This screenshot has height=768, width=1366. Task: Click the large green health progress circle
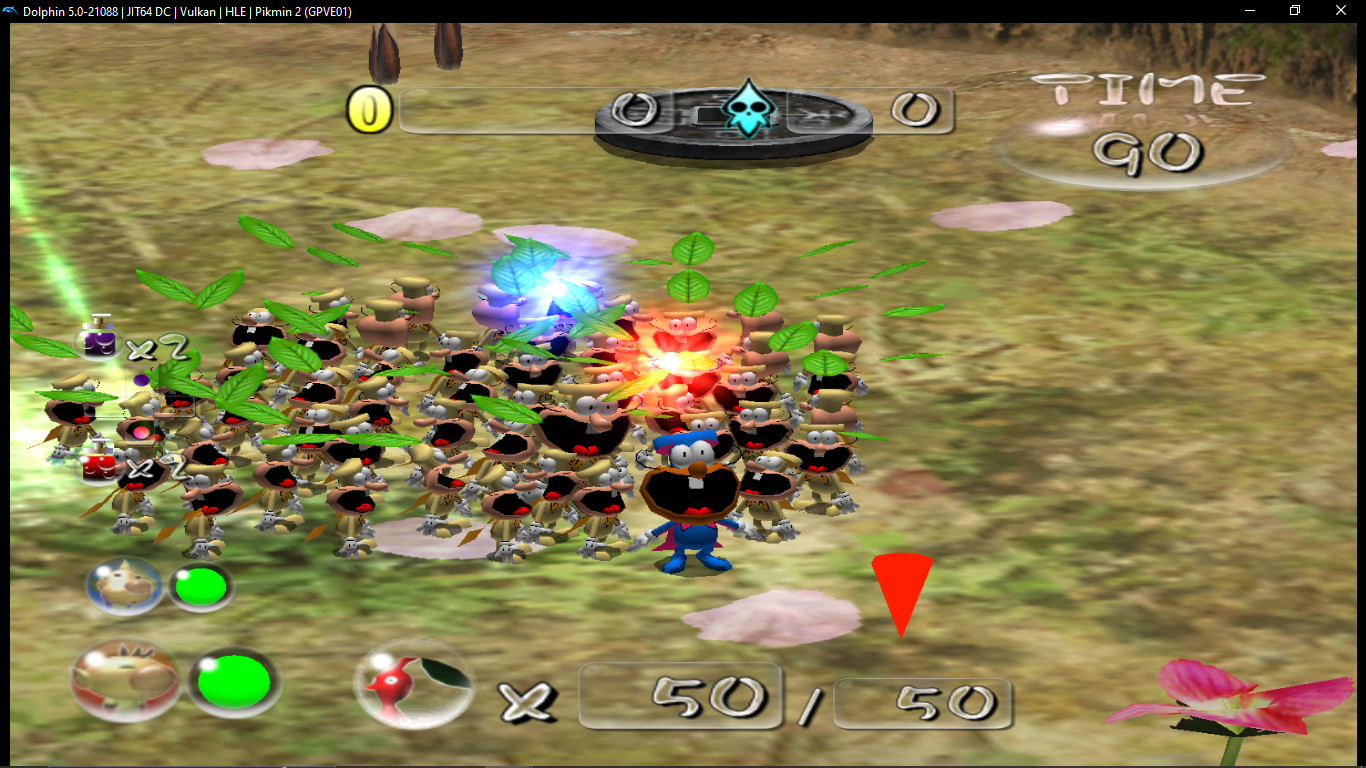click(x=232, y=681)
